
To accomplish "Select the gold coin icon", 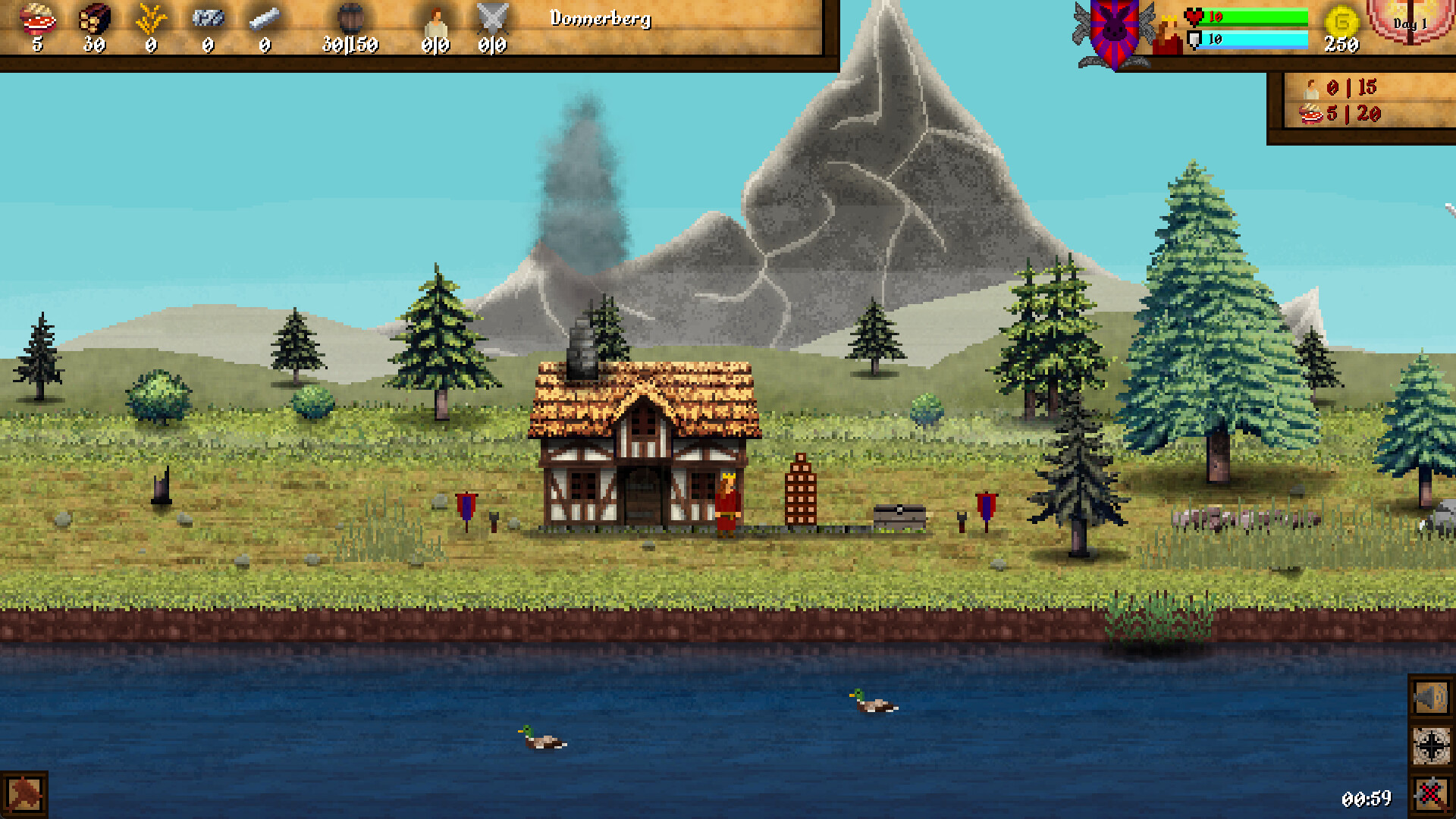I will [1341, 20].
